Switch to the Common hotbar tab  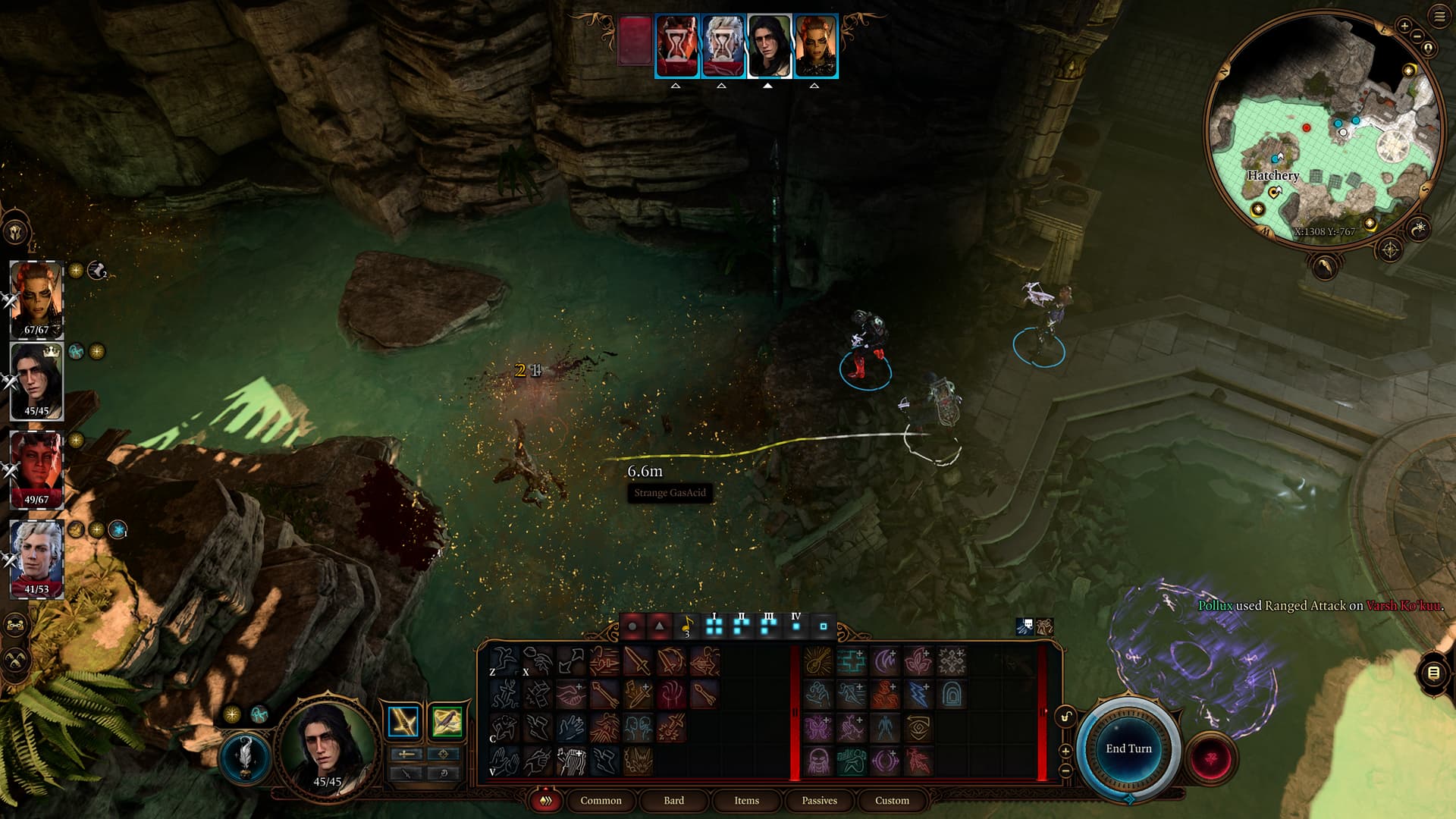click(601, 800)
